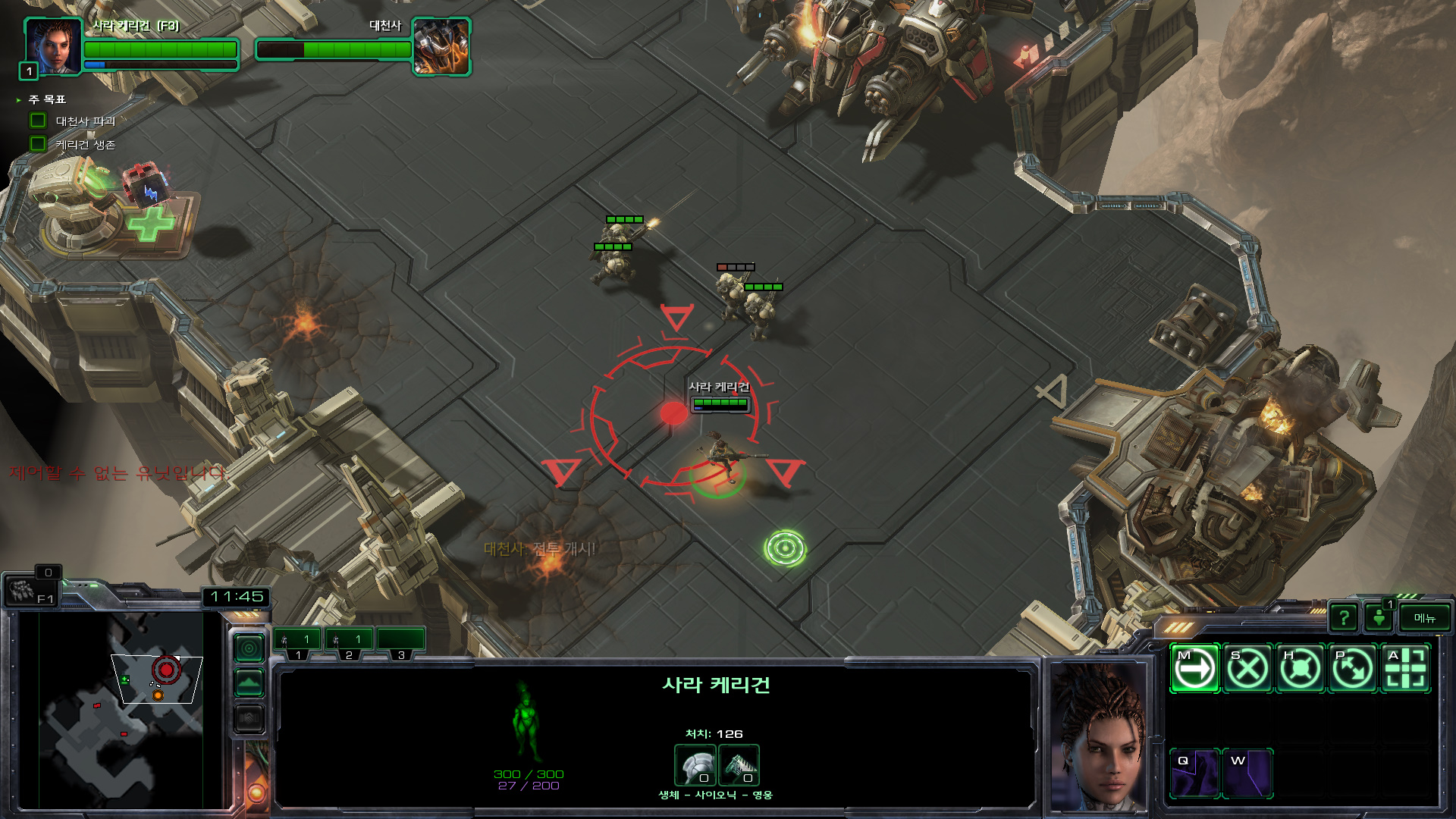Open the 메뉴 game menu
The image size is (1456, 819).
pyautogui.click(x=1424, y=618)
